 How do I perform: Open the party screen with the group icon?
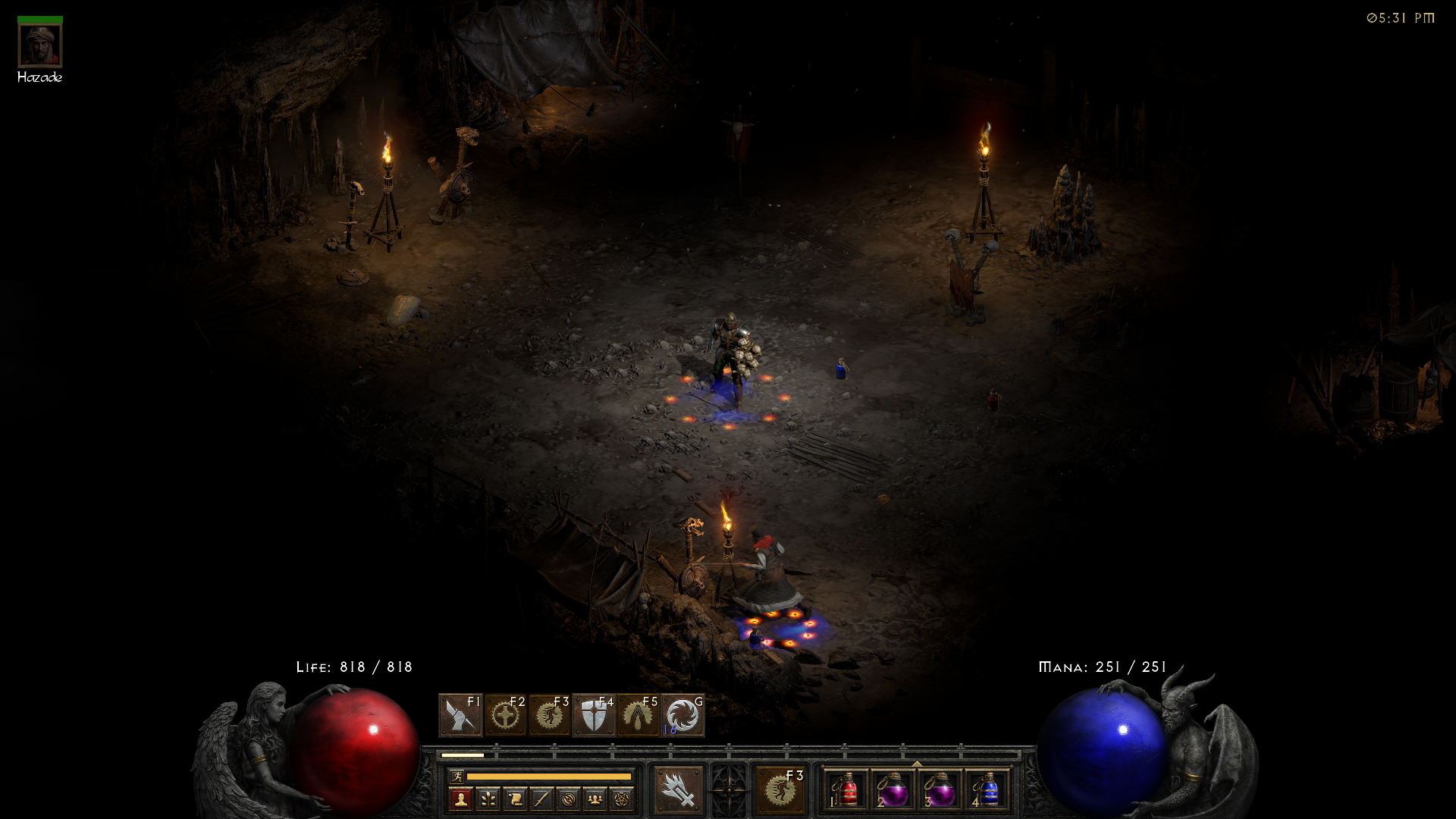coord(595,800)
